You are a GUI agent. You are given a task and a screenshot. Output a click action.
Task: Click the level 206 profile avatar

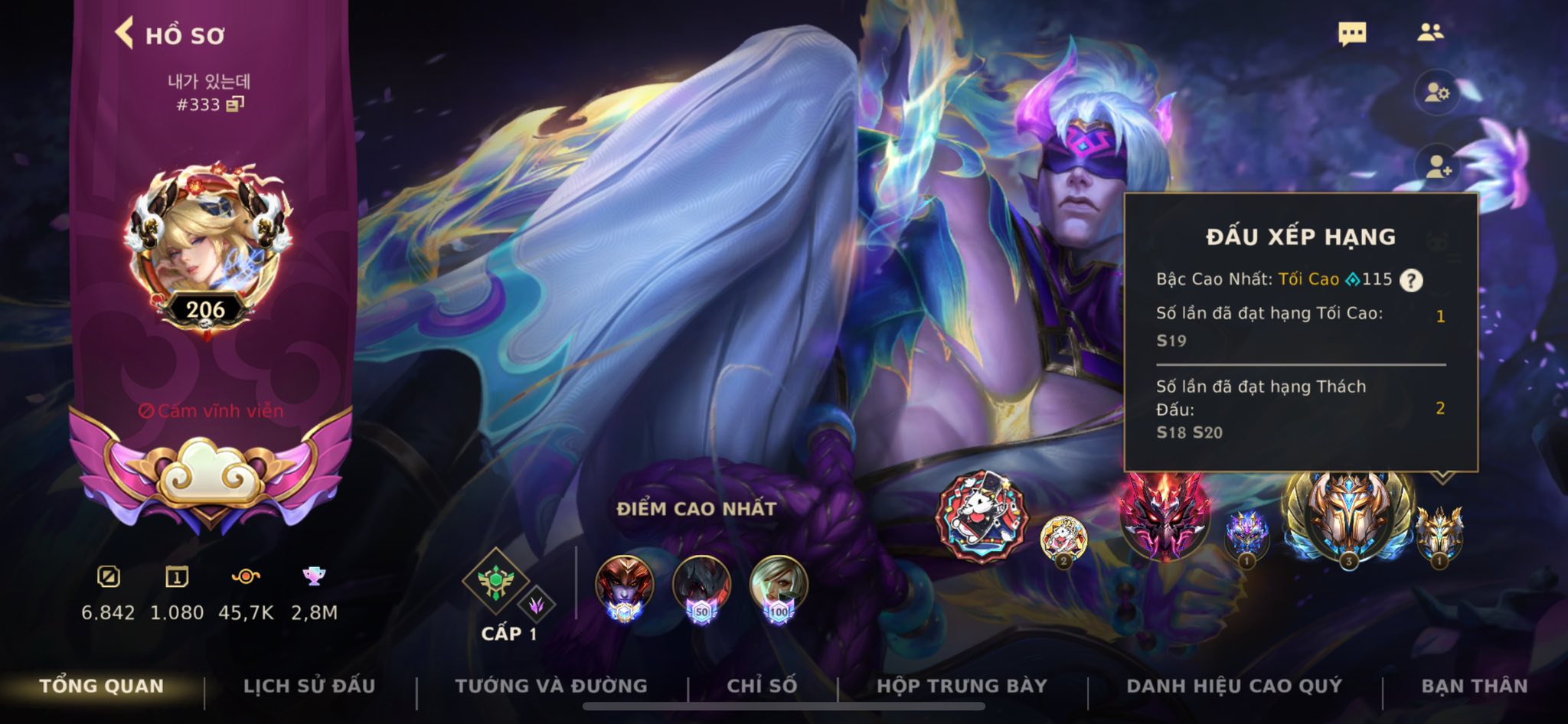click(207, 245)
